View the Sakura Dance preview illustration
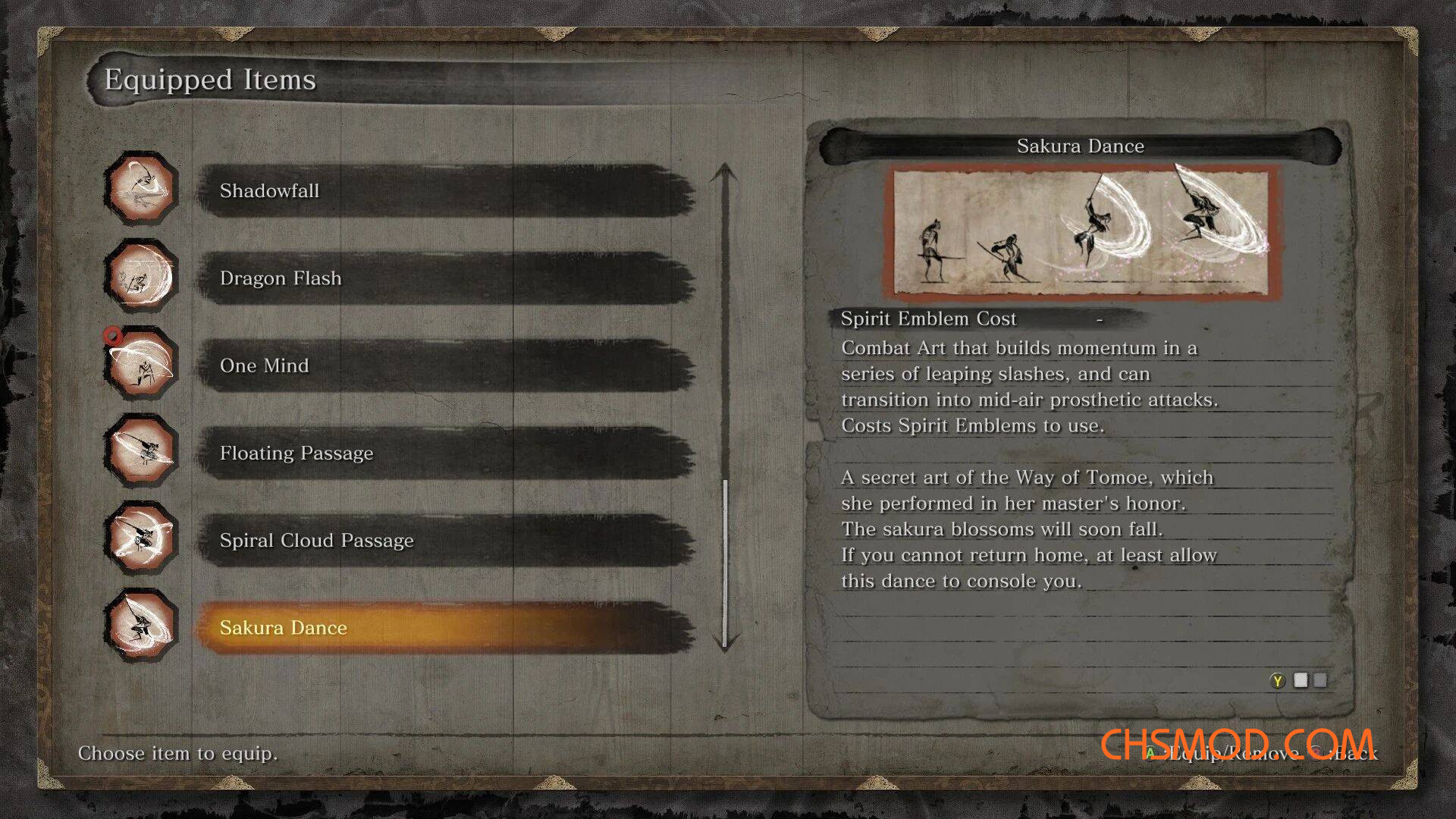This screenshot has height=819, width=1456. (x=1081, y=233)
